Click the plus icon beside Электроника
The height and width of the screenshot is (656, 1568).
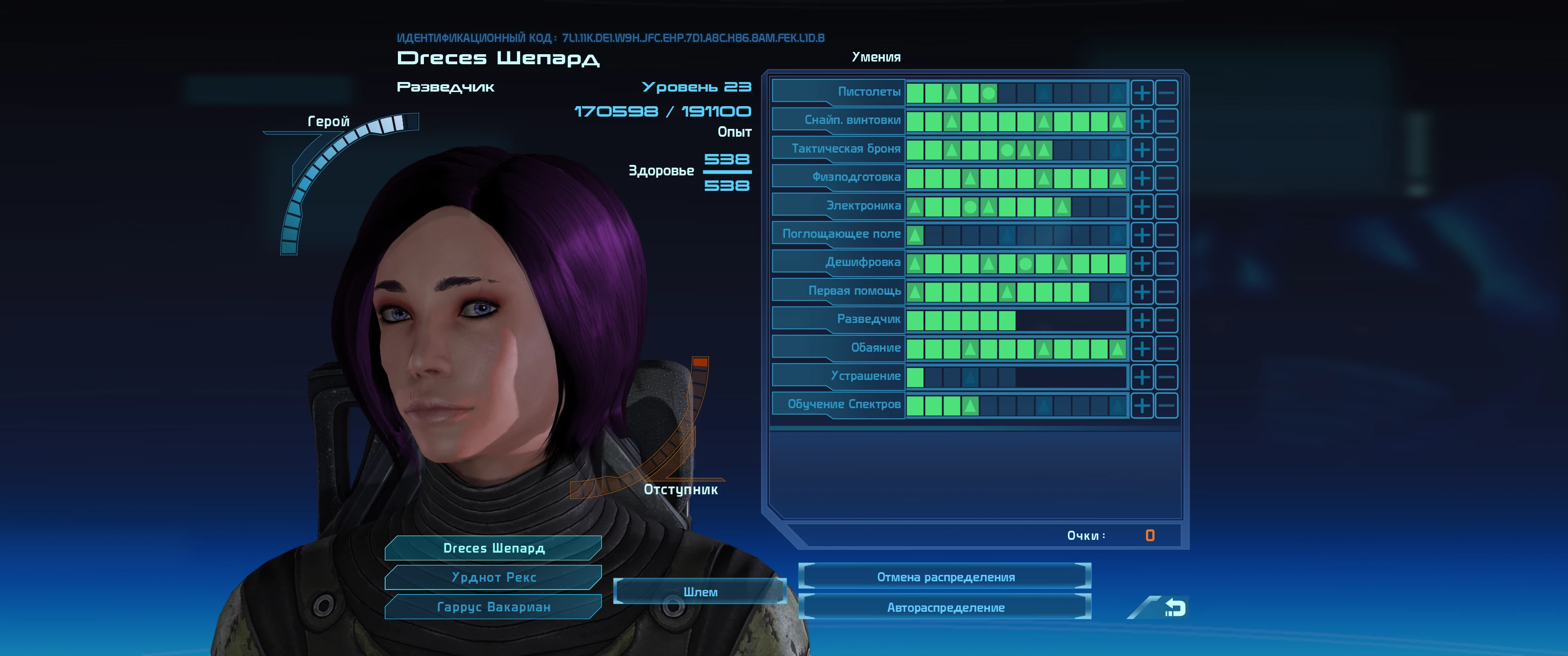pyautogui.click(x=1143, y=205)
